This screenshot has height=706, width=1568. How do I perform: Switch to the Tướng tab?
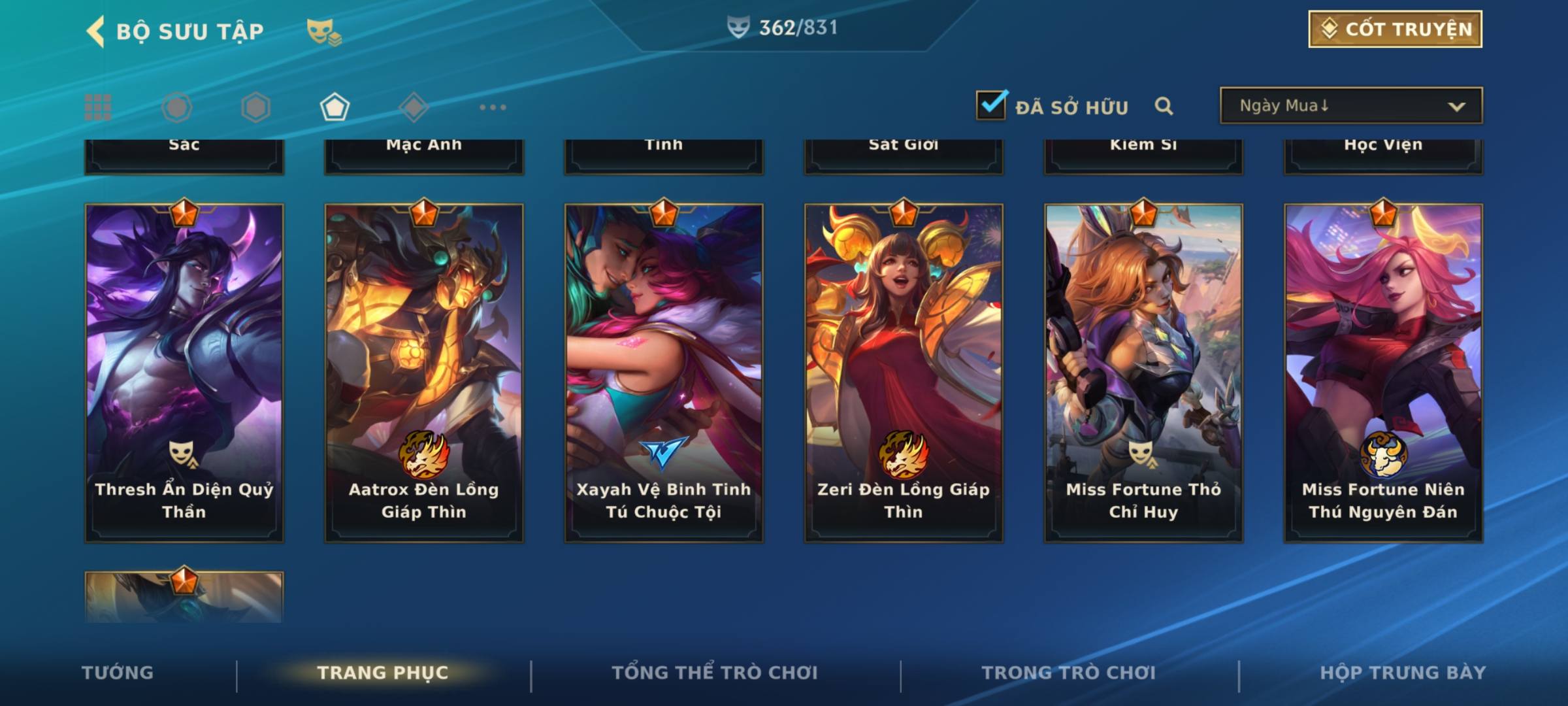[x=118, y=673]
